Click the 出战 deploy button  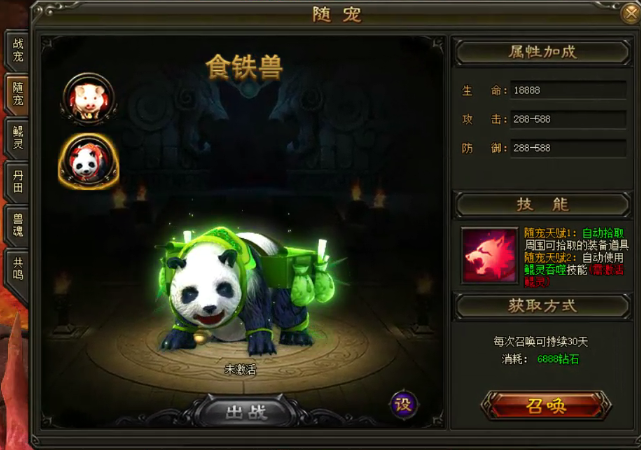point(244,410)
